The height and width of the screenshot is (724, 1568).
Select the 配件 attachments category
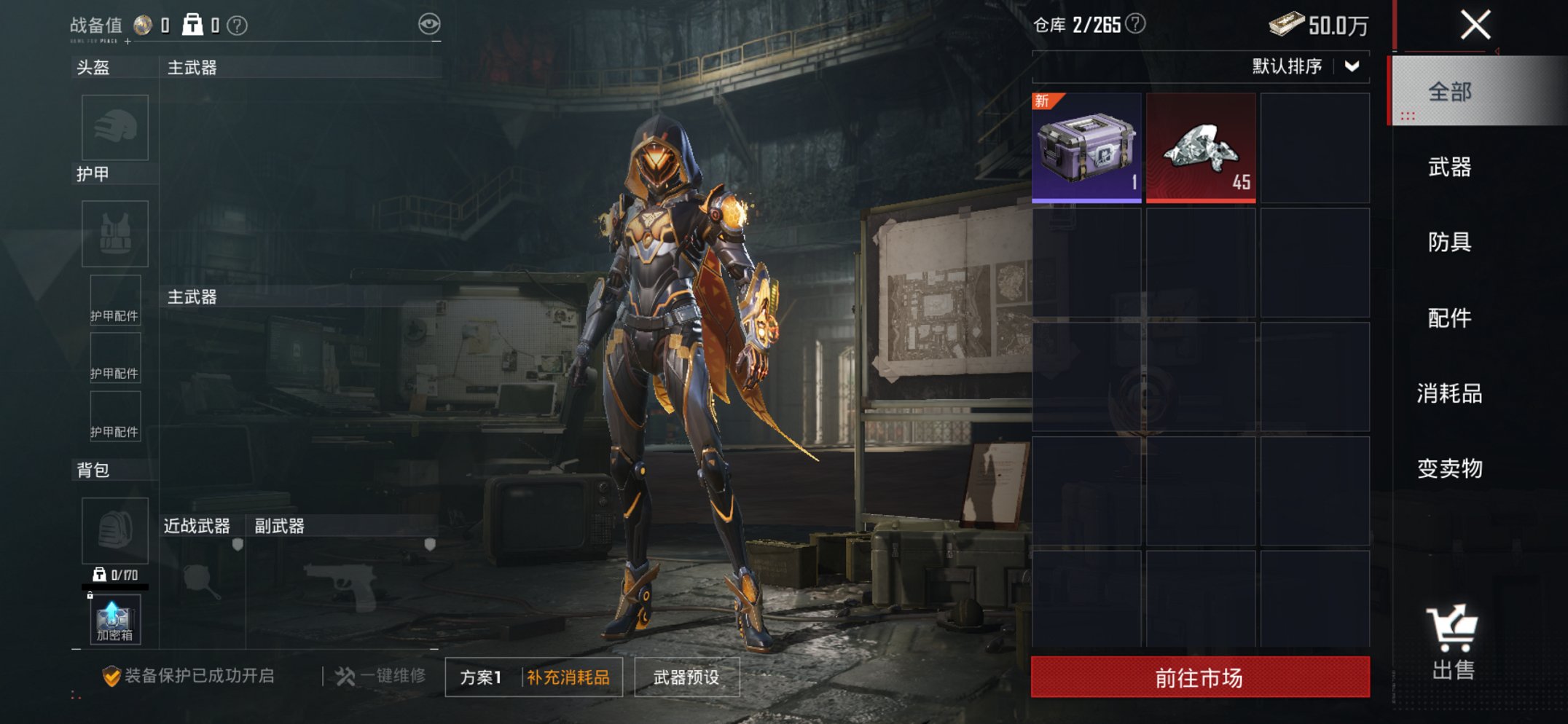click(x=1450, y=318)
